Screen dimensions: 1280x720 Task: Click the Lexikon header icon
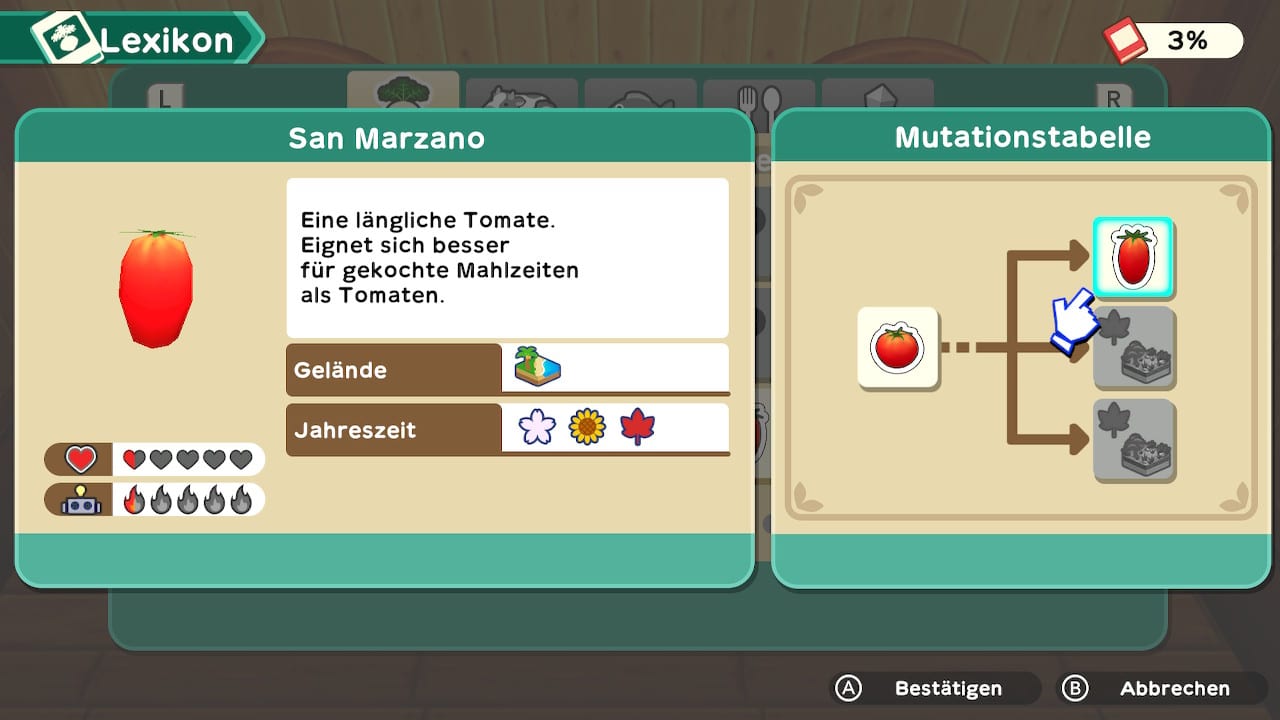pyautogui.click(x=68, y=40)
